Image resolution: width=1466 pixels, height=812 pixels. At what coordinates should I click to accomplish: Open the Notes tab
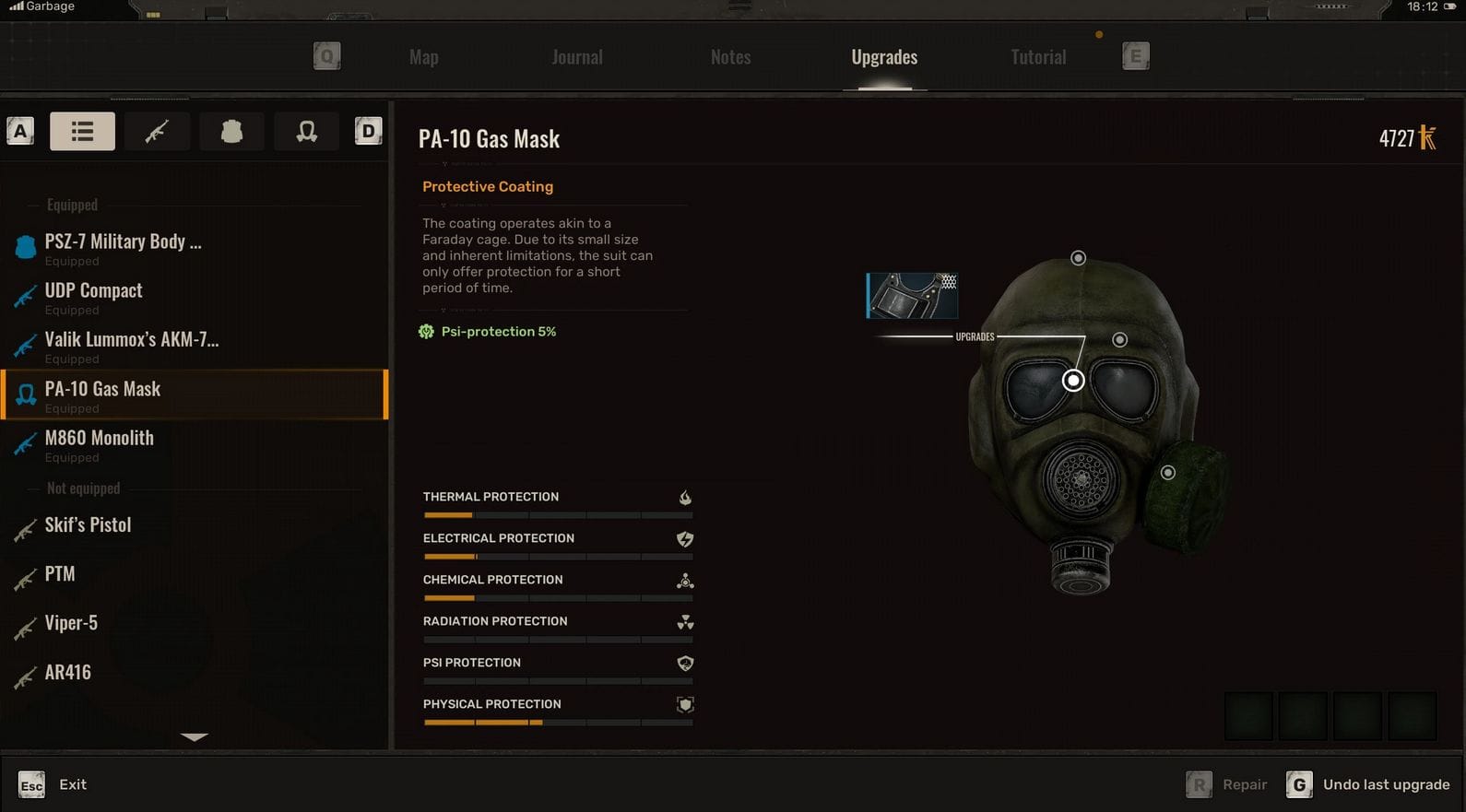coord(730,57)
